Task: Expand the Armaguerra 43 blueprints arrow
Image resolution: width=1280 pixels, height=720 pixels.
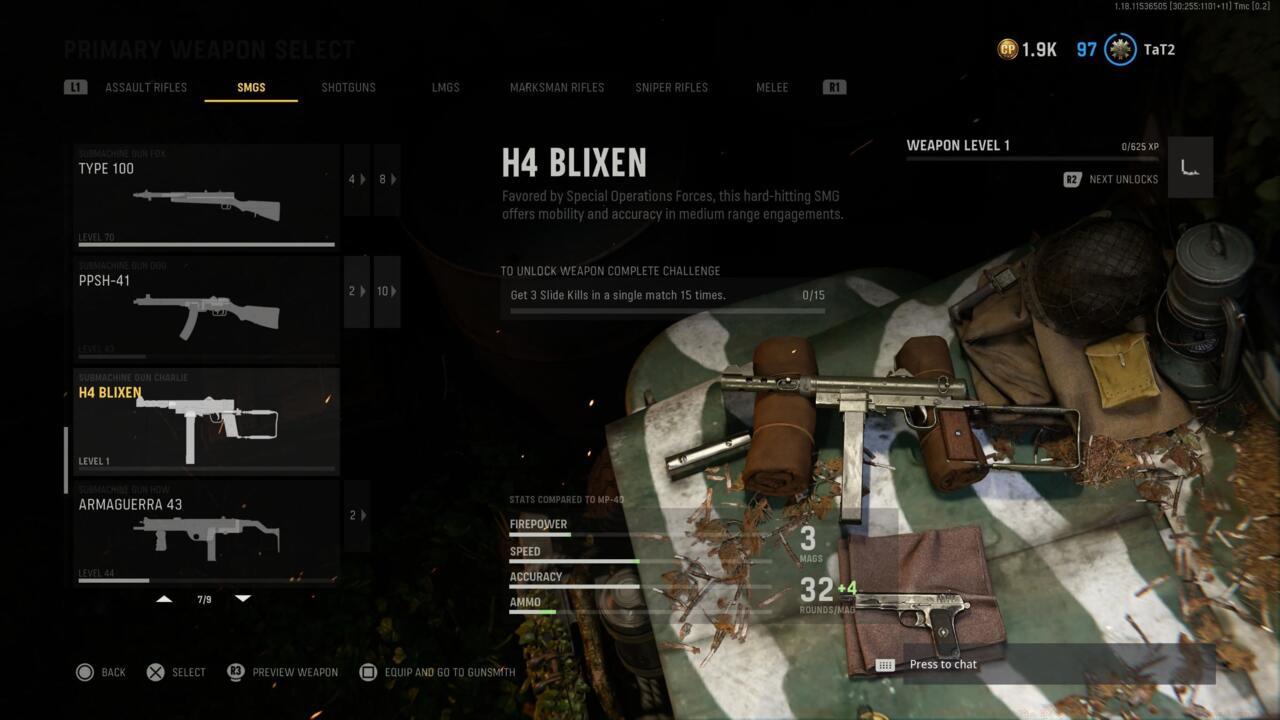Action: coord(357,514)
